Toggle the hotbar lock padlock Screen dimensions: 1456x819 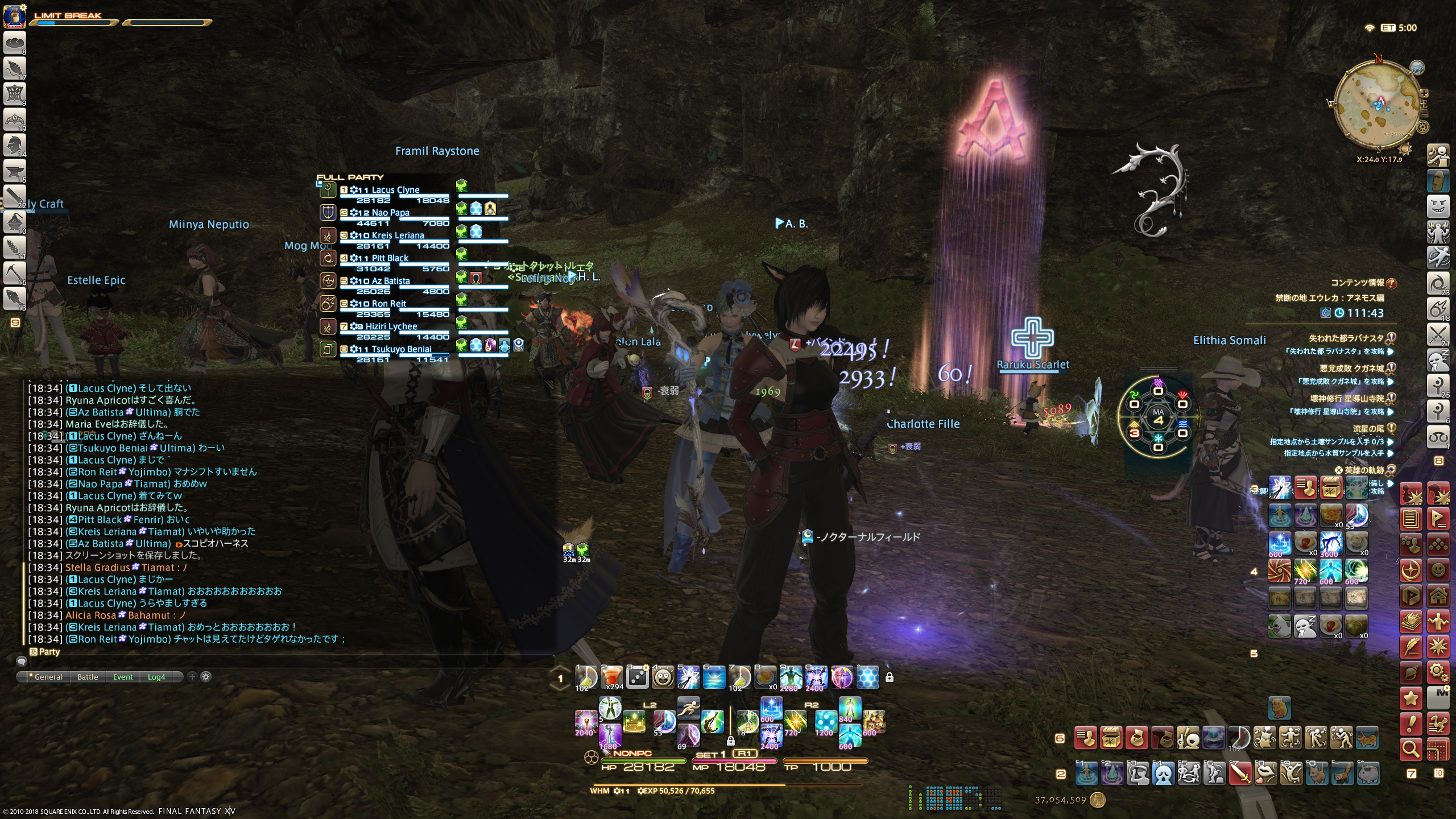pos(890,677)
